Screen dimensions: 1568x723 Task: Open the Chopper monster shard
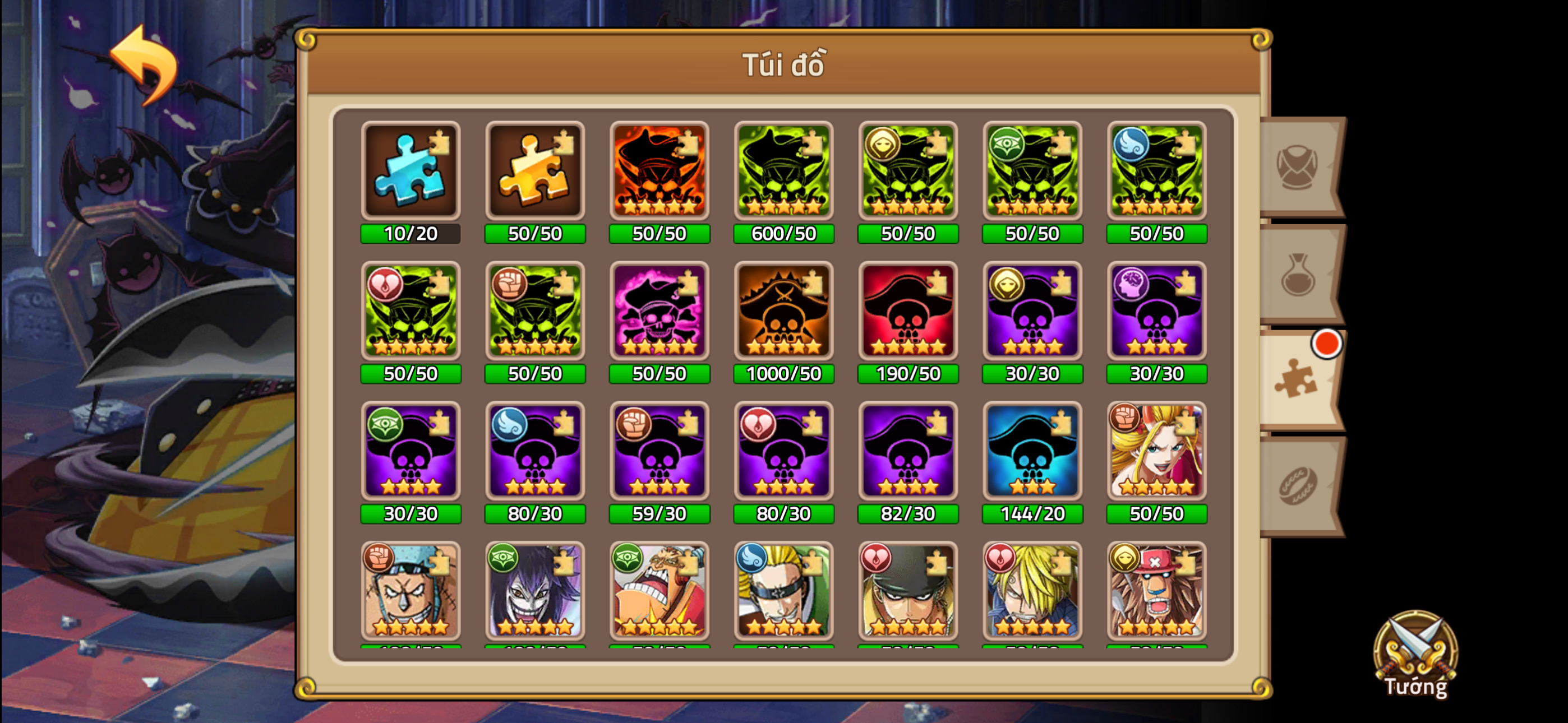coord(1156,594)
